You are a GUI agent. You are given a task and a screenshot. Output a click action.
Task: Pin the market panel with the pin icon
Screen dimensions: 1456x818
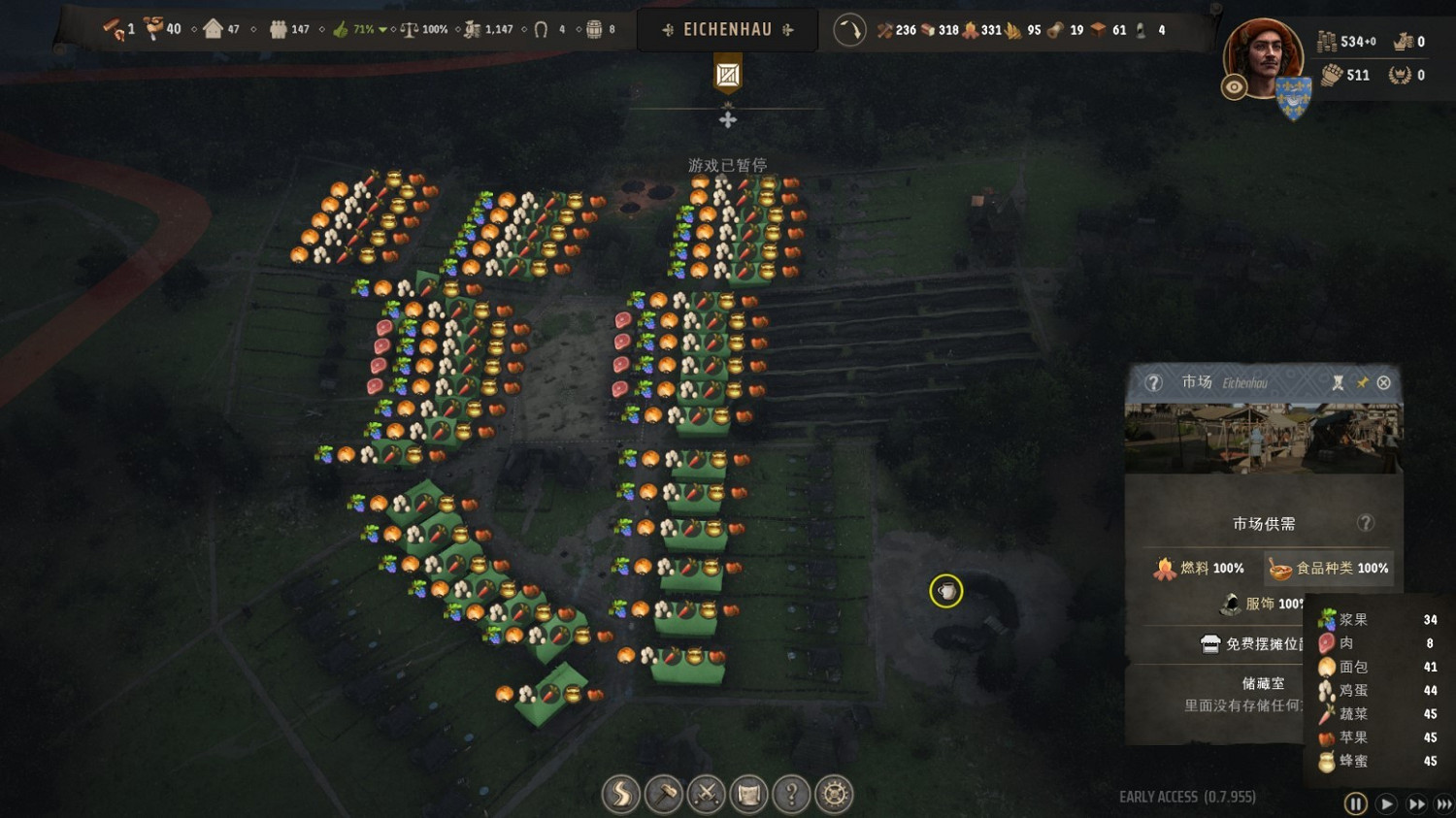point(1362,383)
